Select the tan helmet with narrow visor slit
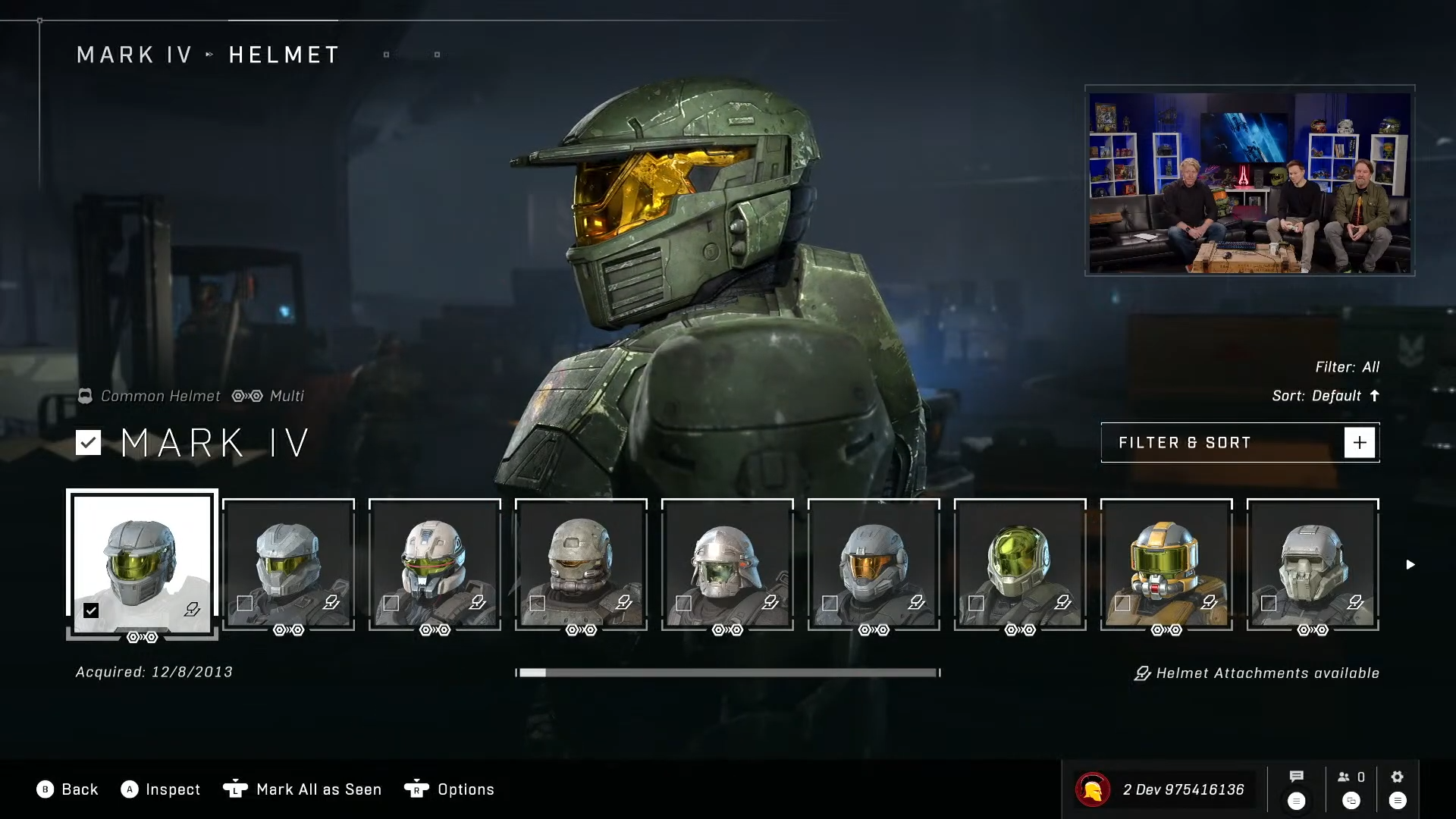Image resolution: width=1456 pixels, height=819 pixels. pyautogui.click(x=580, y=564)
